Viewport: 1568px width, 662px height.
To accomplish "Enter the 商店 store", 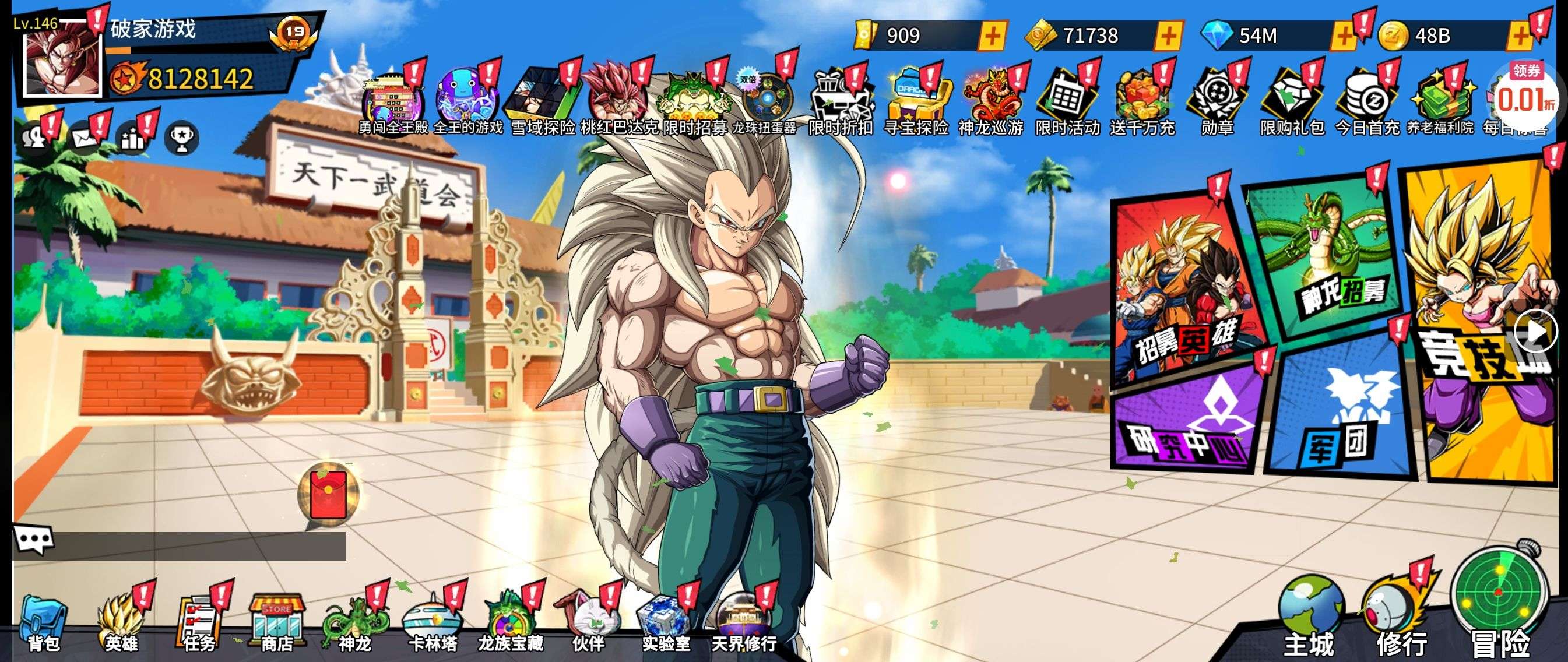I will 277,624.
